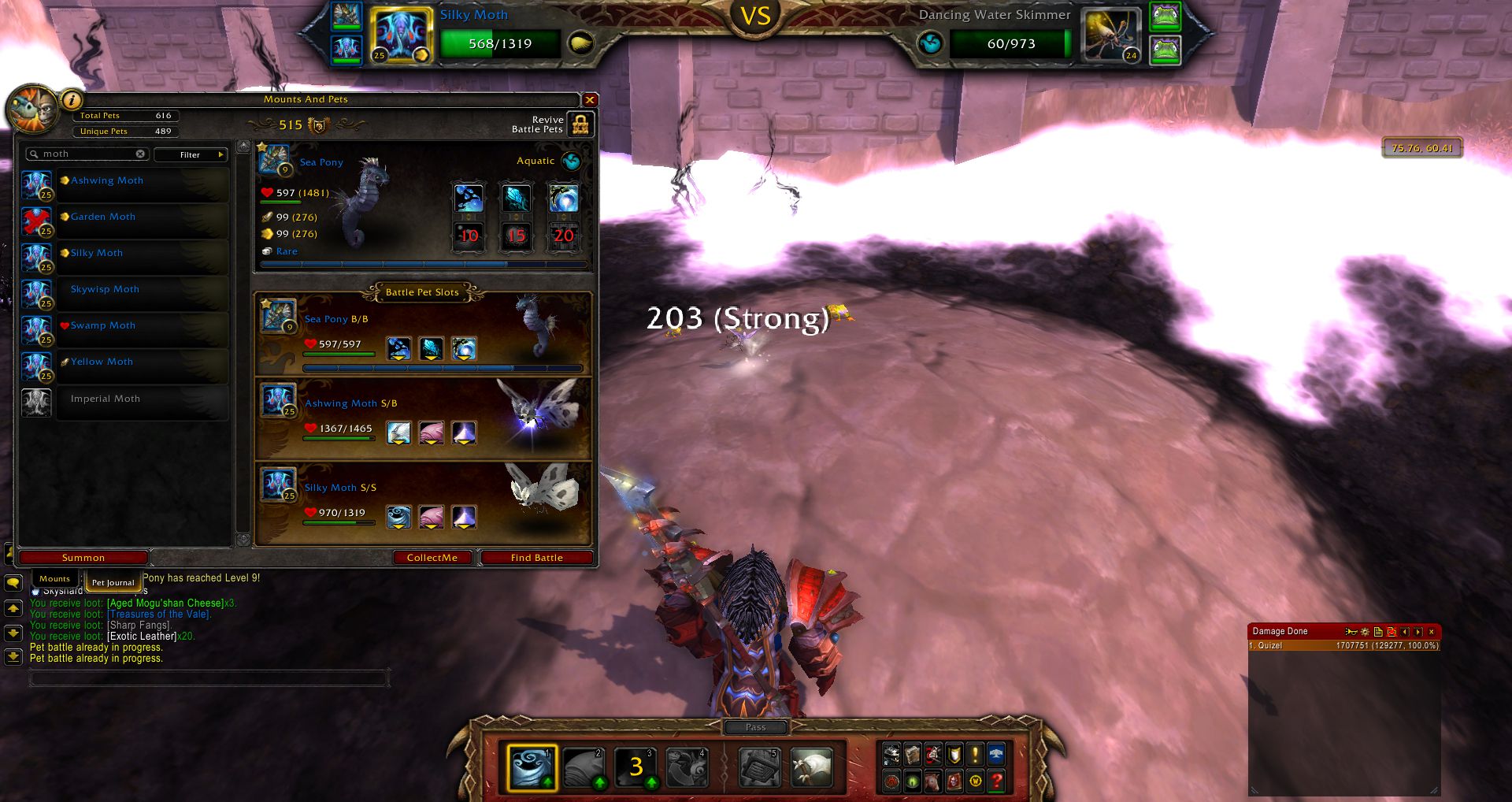The image size is (1512, 802).
Task: Clear the moth search text
Action: (140, 154)
